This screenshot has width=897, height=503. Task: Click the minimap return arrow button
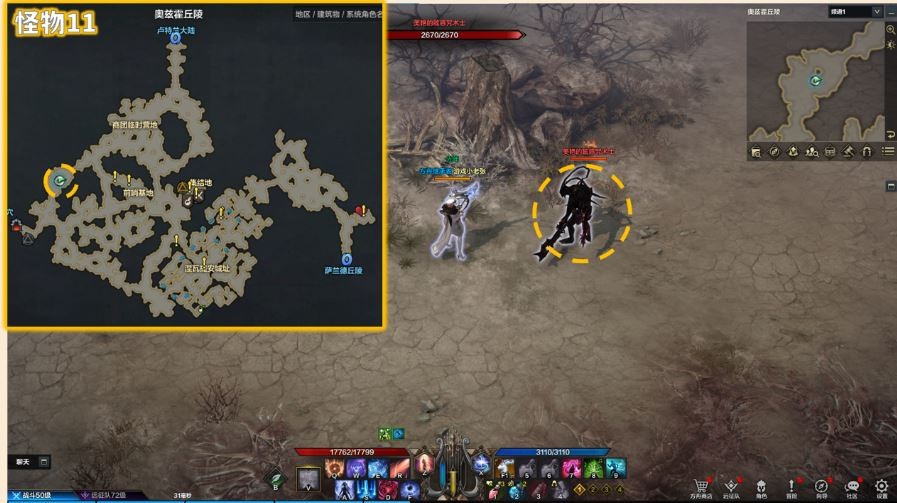click(x=890, y=134)
